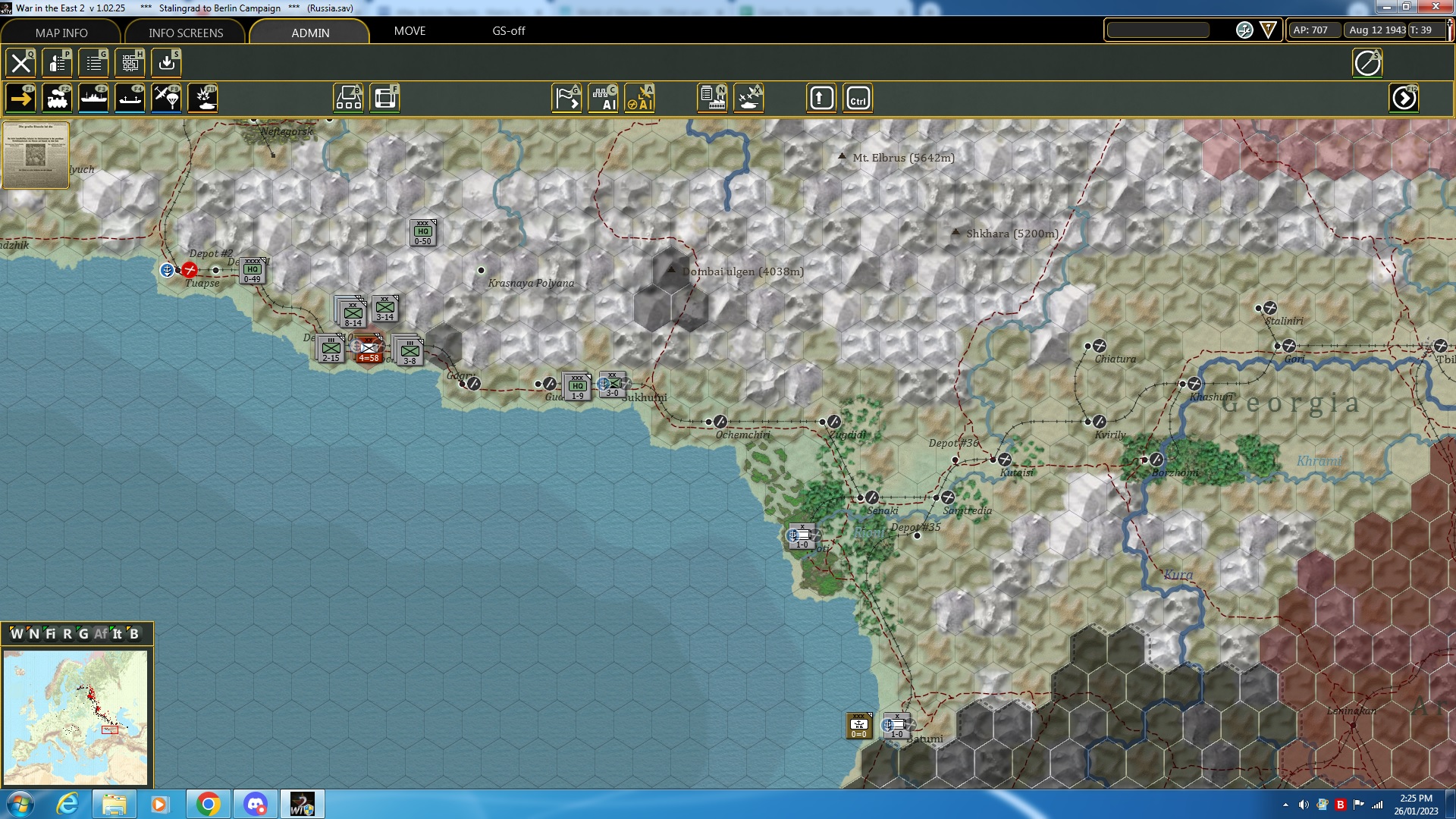Select naval transport mode (warship icon)
The height and width of the screenshot is (819, 1456).
(93, 97)
